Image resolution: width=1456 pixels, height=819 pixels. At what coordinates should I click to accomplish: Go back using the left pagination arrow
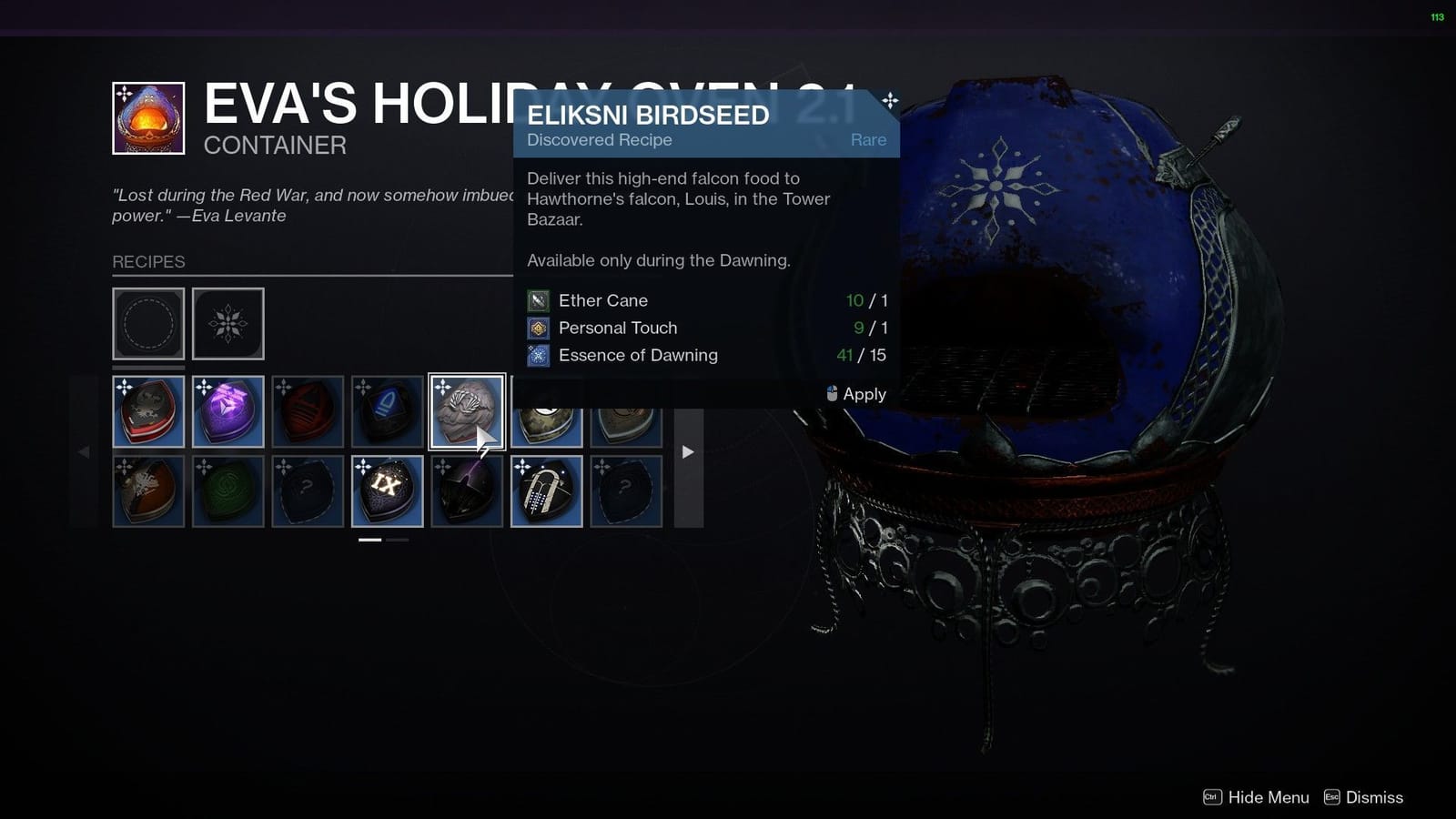(83, 451)
